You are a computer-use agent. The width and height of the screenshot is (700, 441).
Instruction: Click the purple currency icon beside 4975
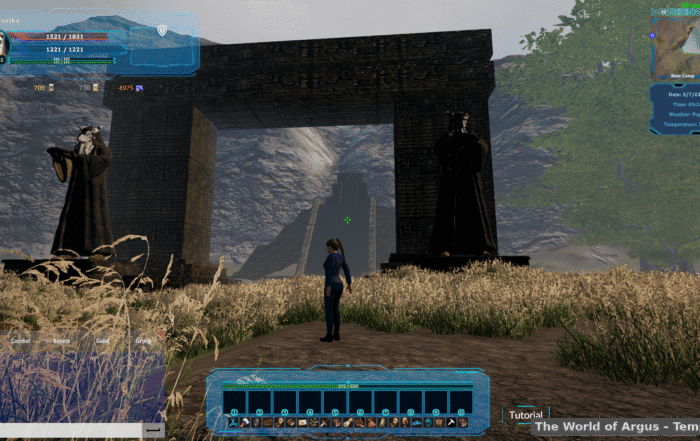(x=139, y=88)
